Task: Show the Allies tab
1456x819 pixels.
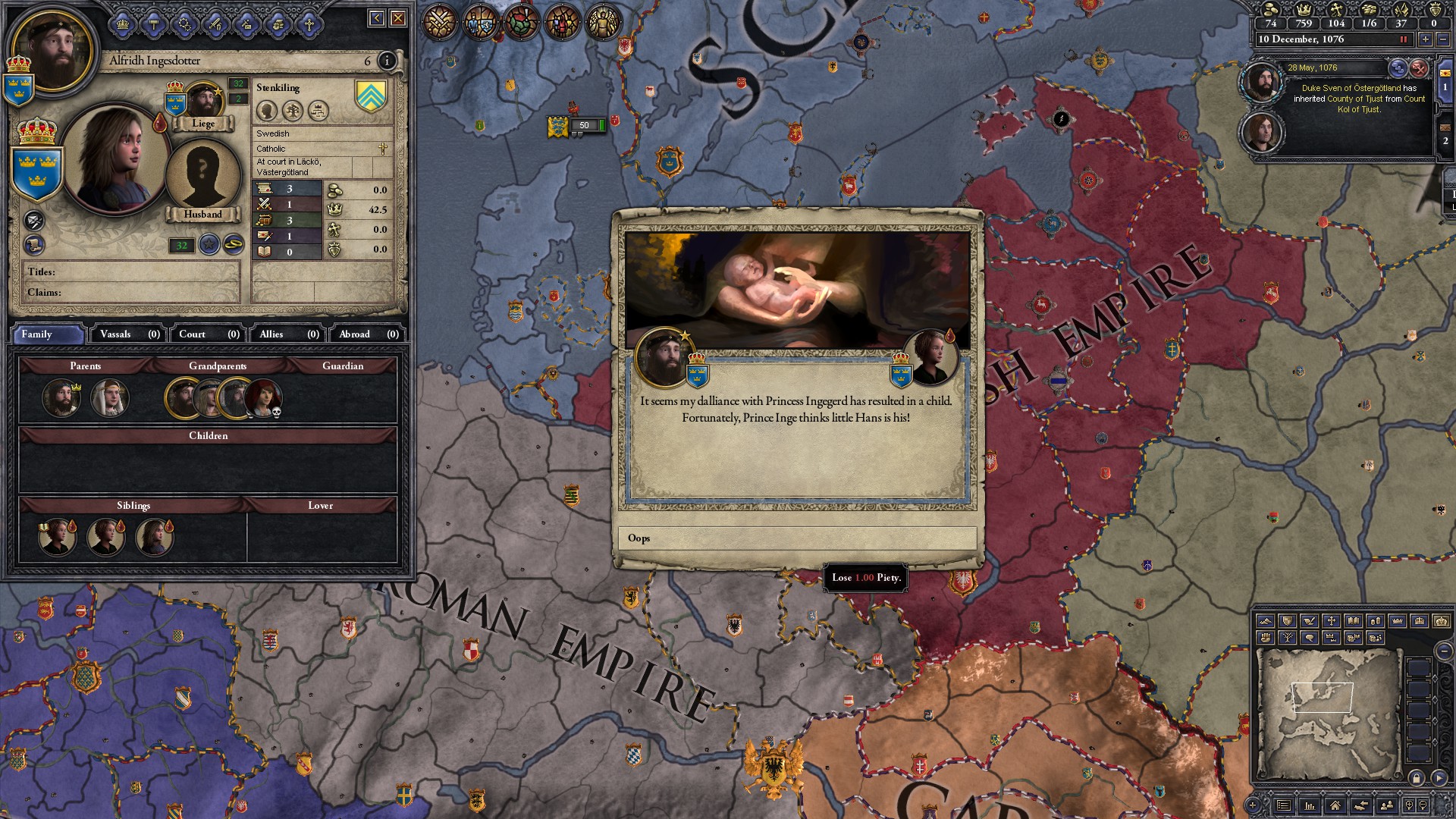Action: pos(288,334)
